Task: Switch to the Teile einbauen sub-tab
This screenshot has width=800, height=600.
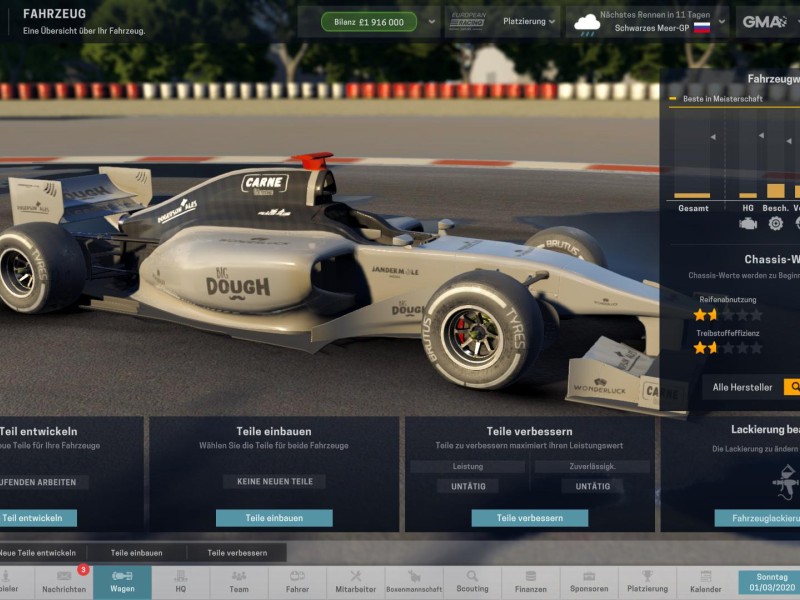Action: coord(136,552)
